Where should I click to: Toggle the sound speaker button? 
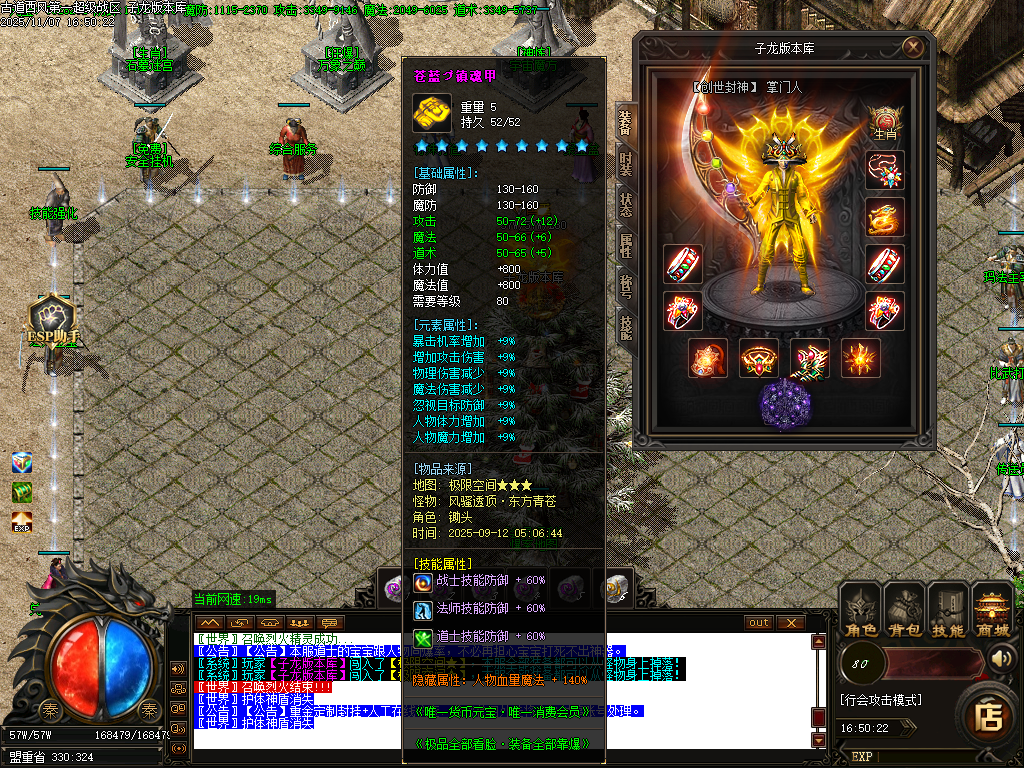1001,658
